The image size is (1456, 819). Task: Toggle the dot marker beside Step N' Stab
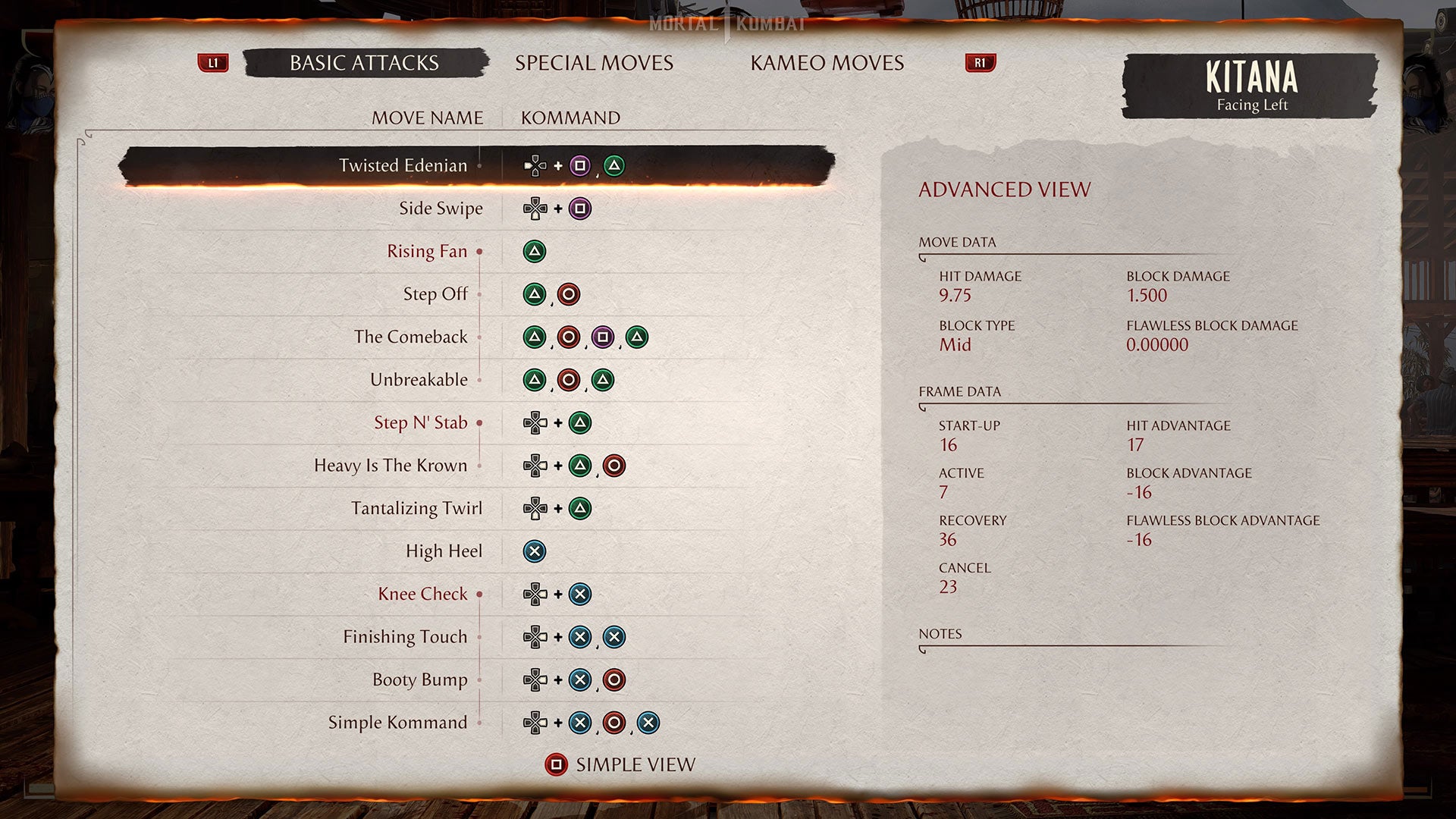(x=480, y=423)
